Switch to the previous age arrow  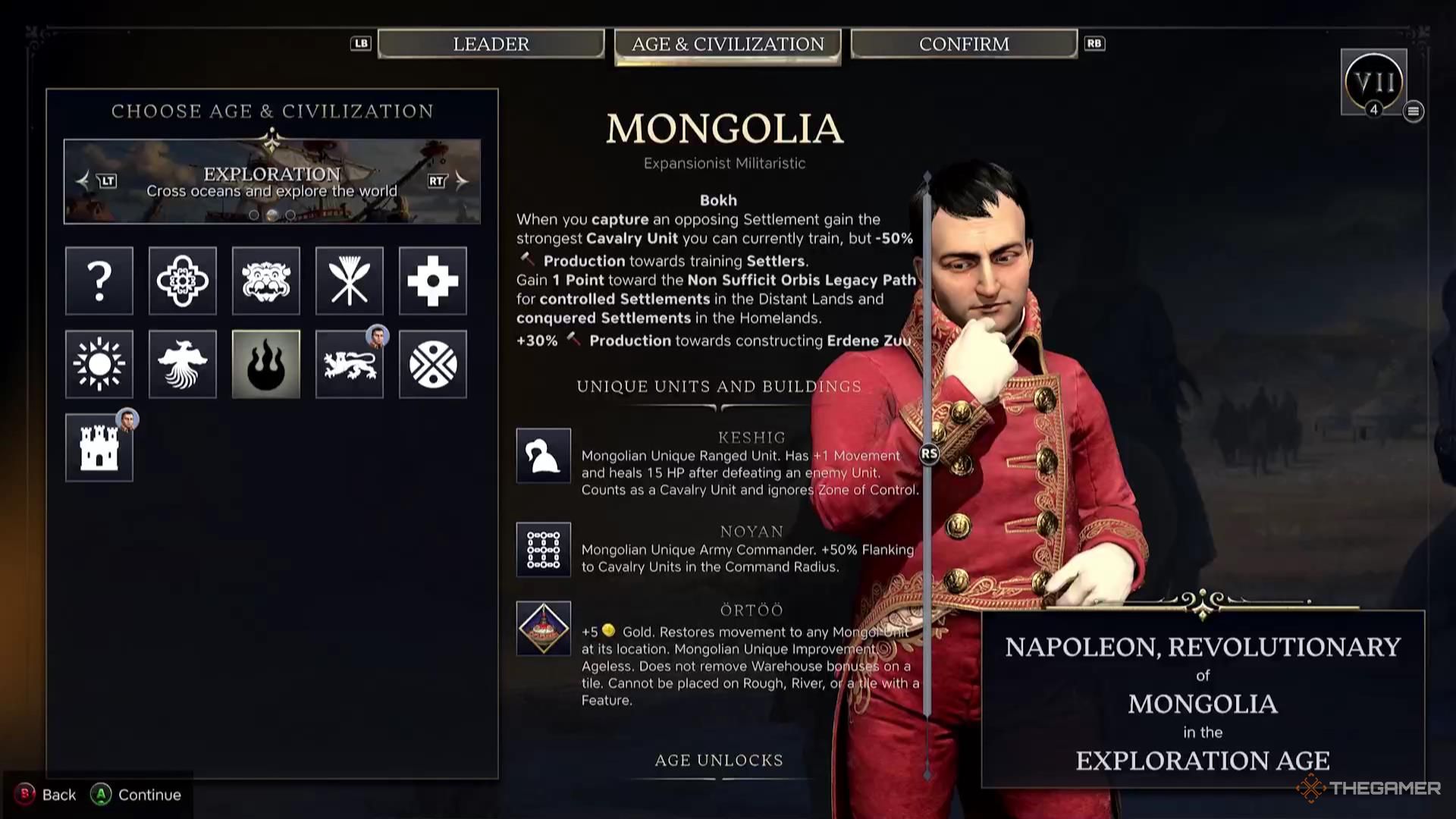pyautogui.click(x=83, y=180)
